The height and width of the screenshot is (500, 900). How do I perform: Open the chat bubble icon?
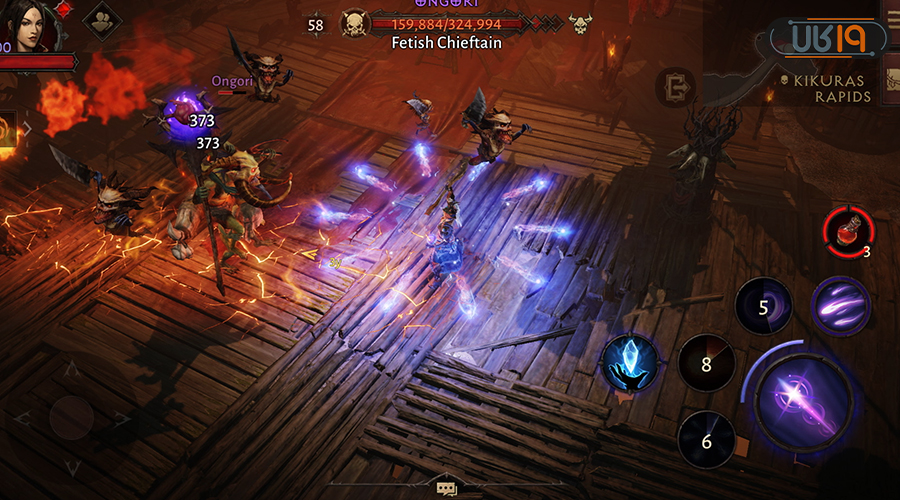point(446,488)
